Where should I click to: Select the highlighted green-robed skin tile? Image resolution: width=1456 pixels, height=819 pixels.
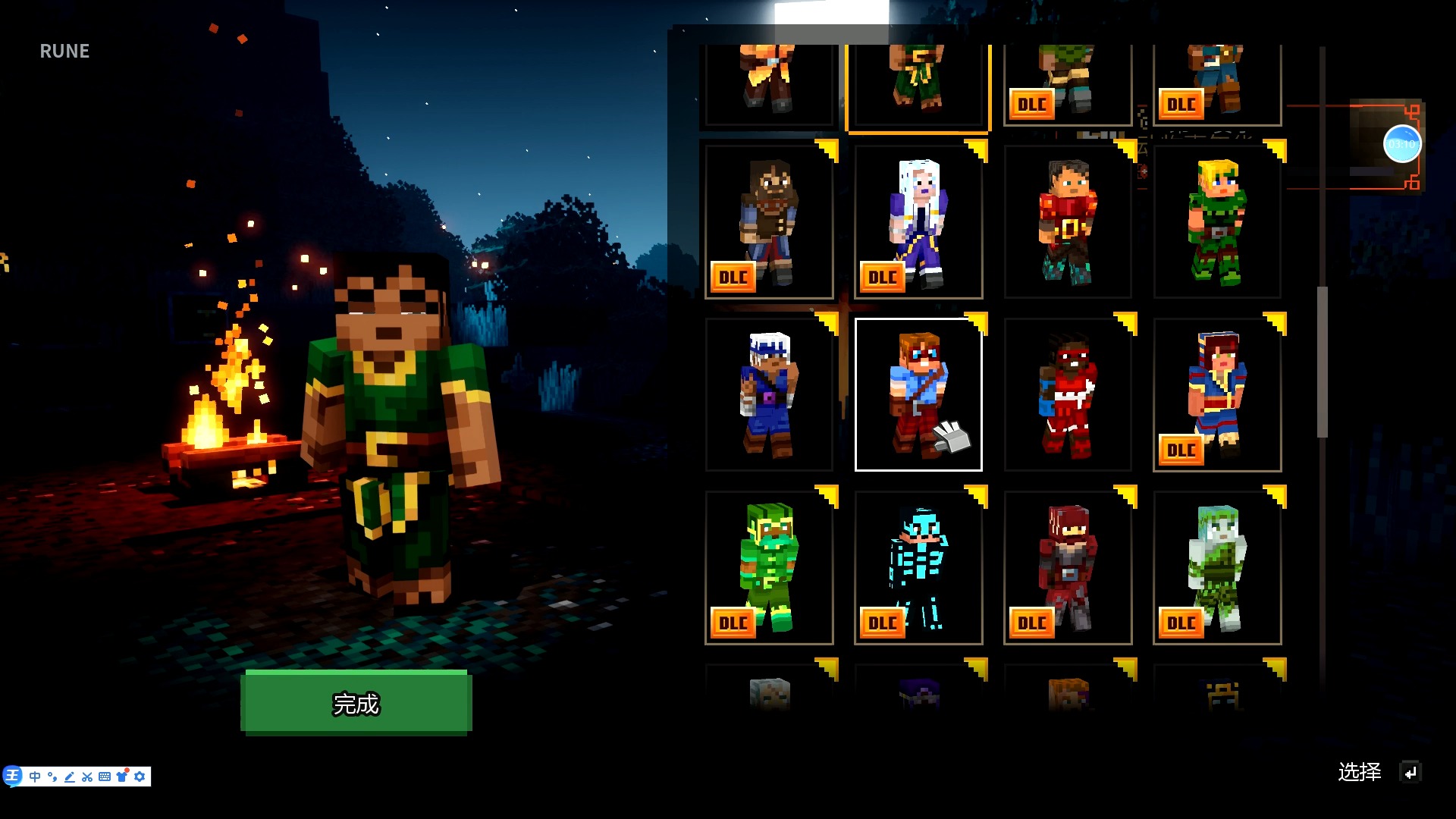coord(918,83)
